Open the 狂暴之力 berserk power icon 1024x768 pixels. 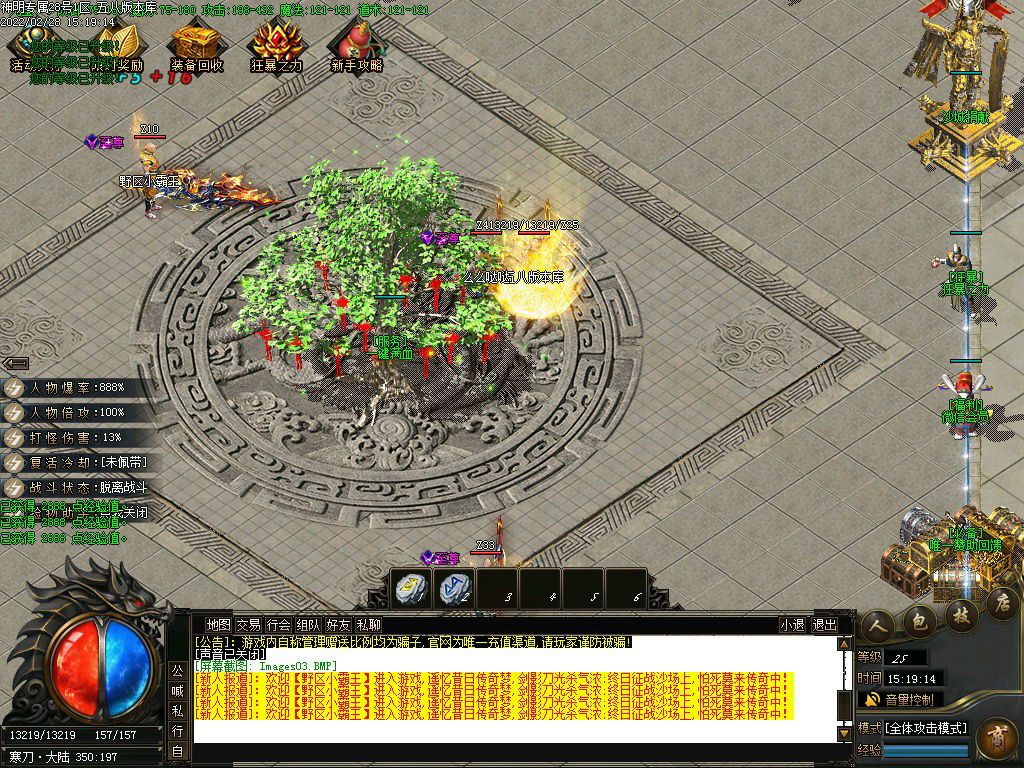(x=275, y=44)
